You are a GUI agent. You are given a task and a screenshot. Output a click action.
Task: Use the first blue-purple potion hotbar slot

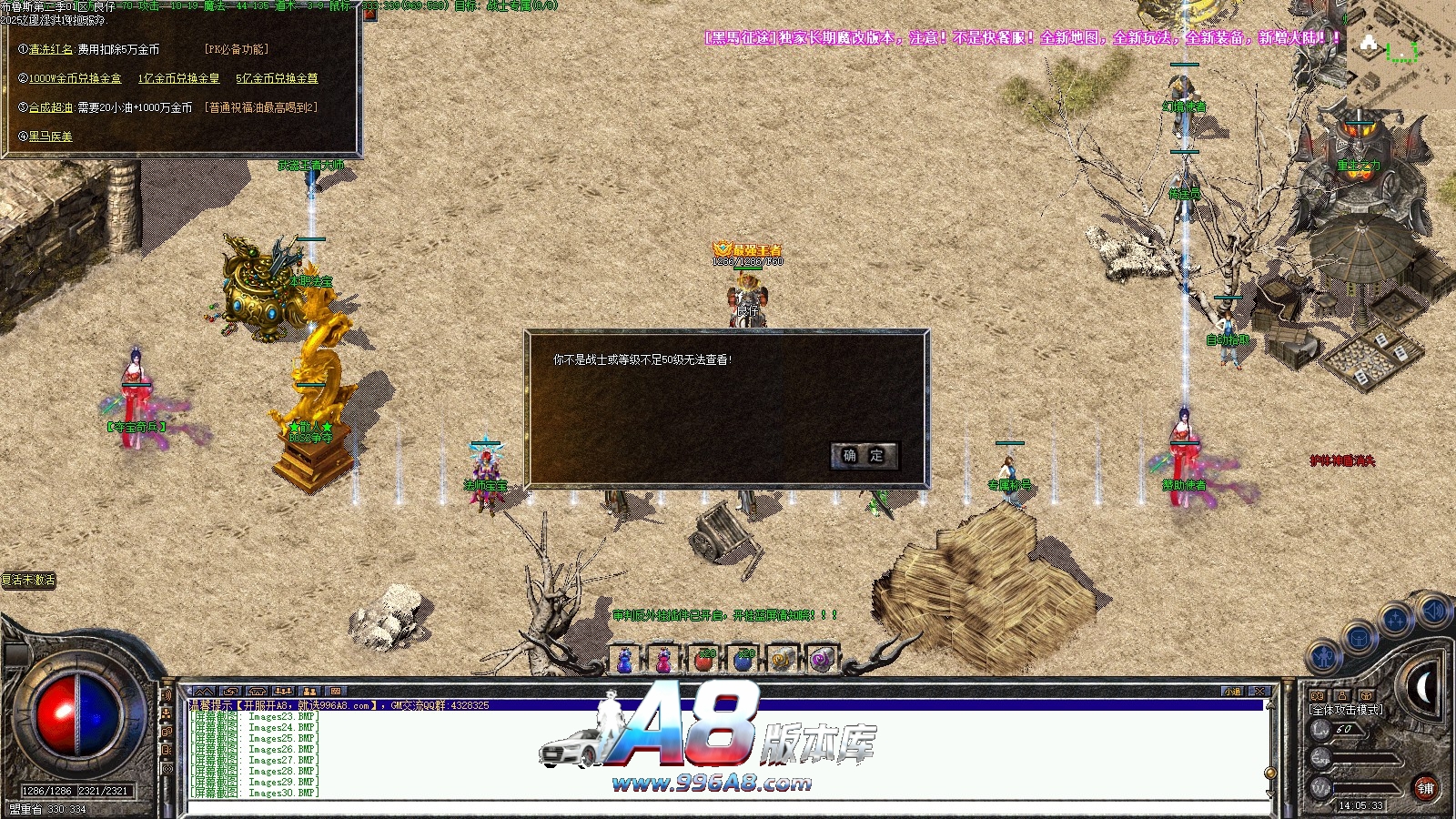pyautogui.click(x=625, y=660)
